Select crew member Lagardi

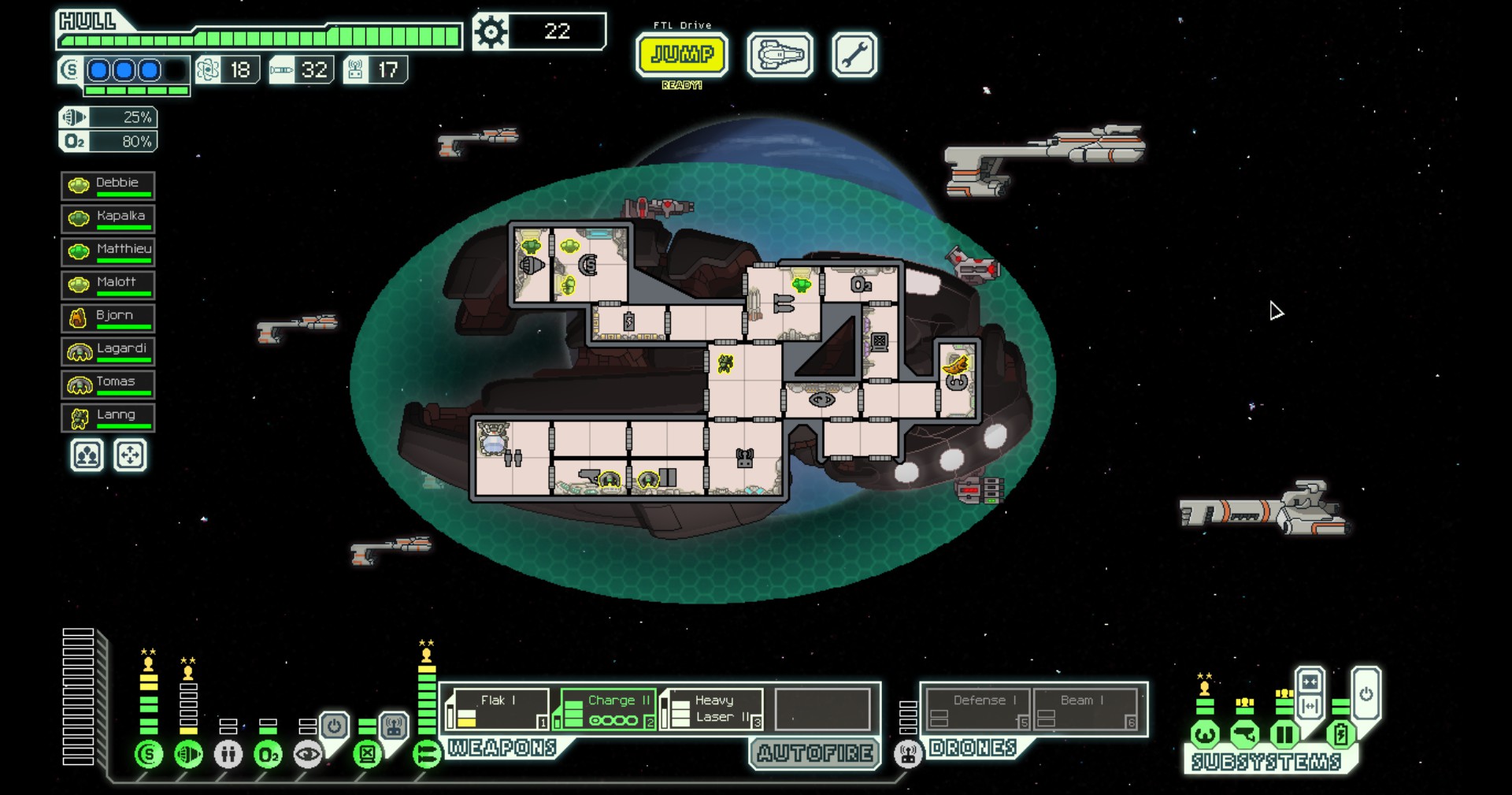[x=108, y=351]
